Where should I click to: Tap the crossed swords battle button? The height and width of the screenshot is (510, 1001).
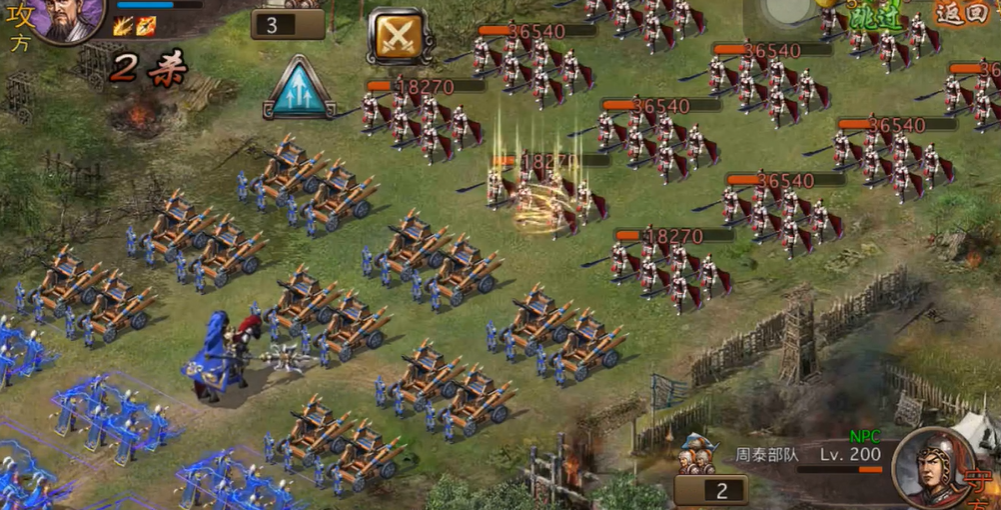click(x=399, y=37)
